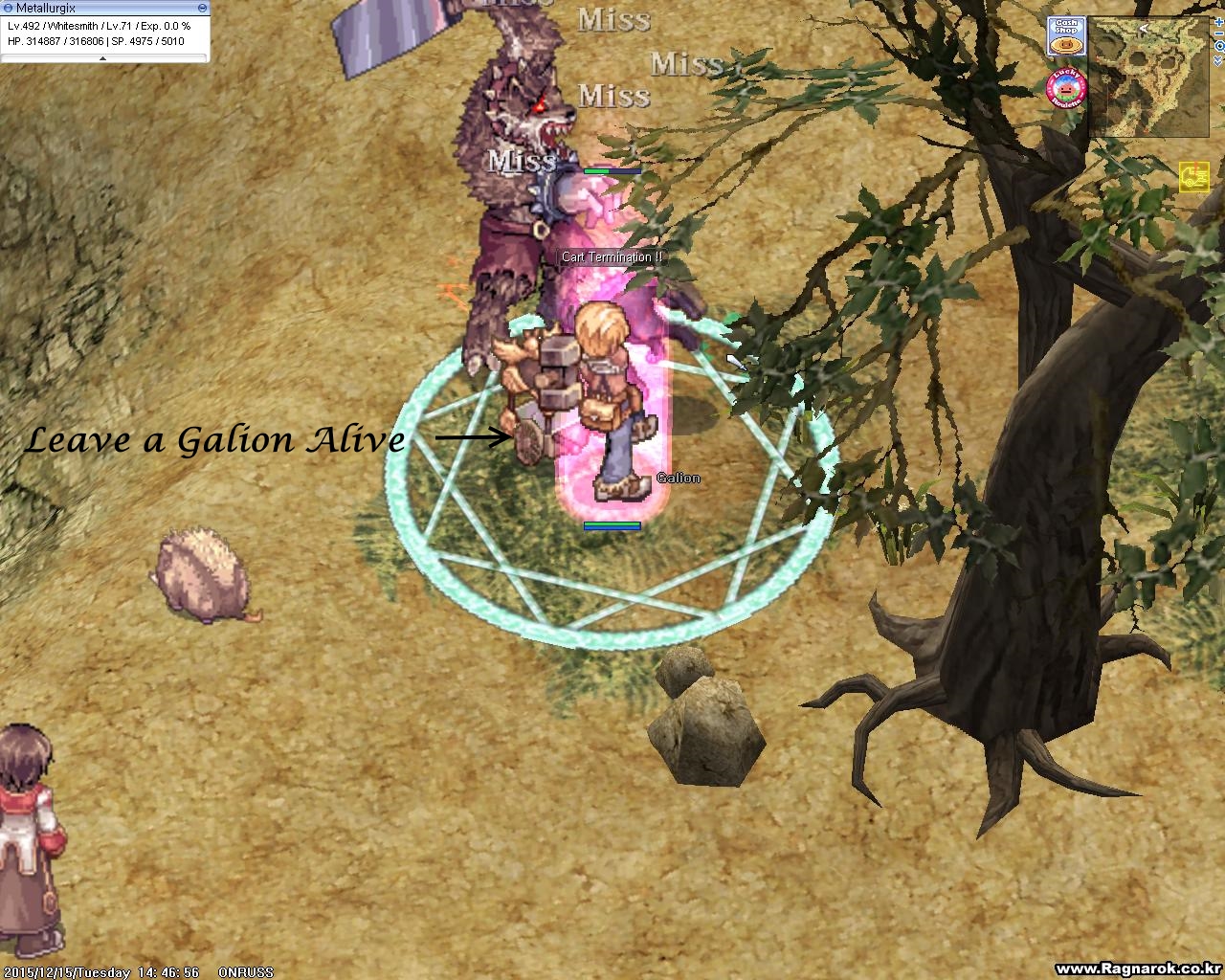Click the Cart Termination chat bubble

pyautogui.click(x=611, y=256)
